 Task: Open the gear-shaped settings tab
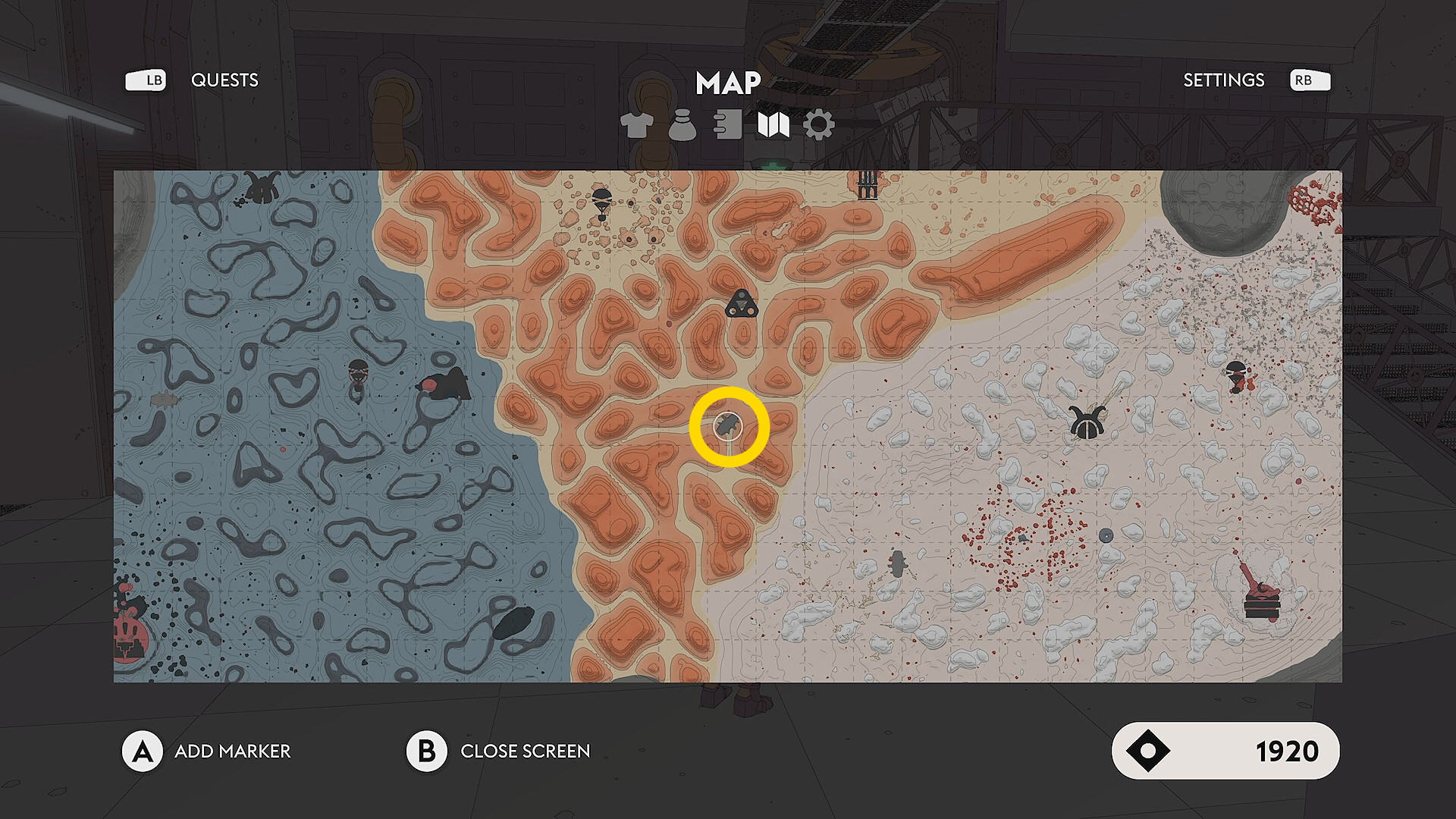(x=819, y=125)
